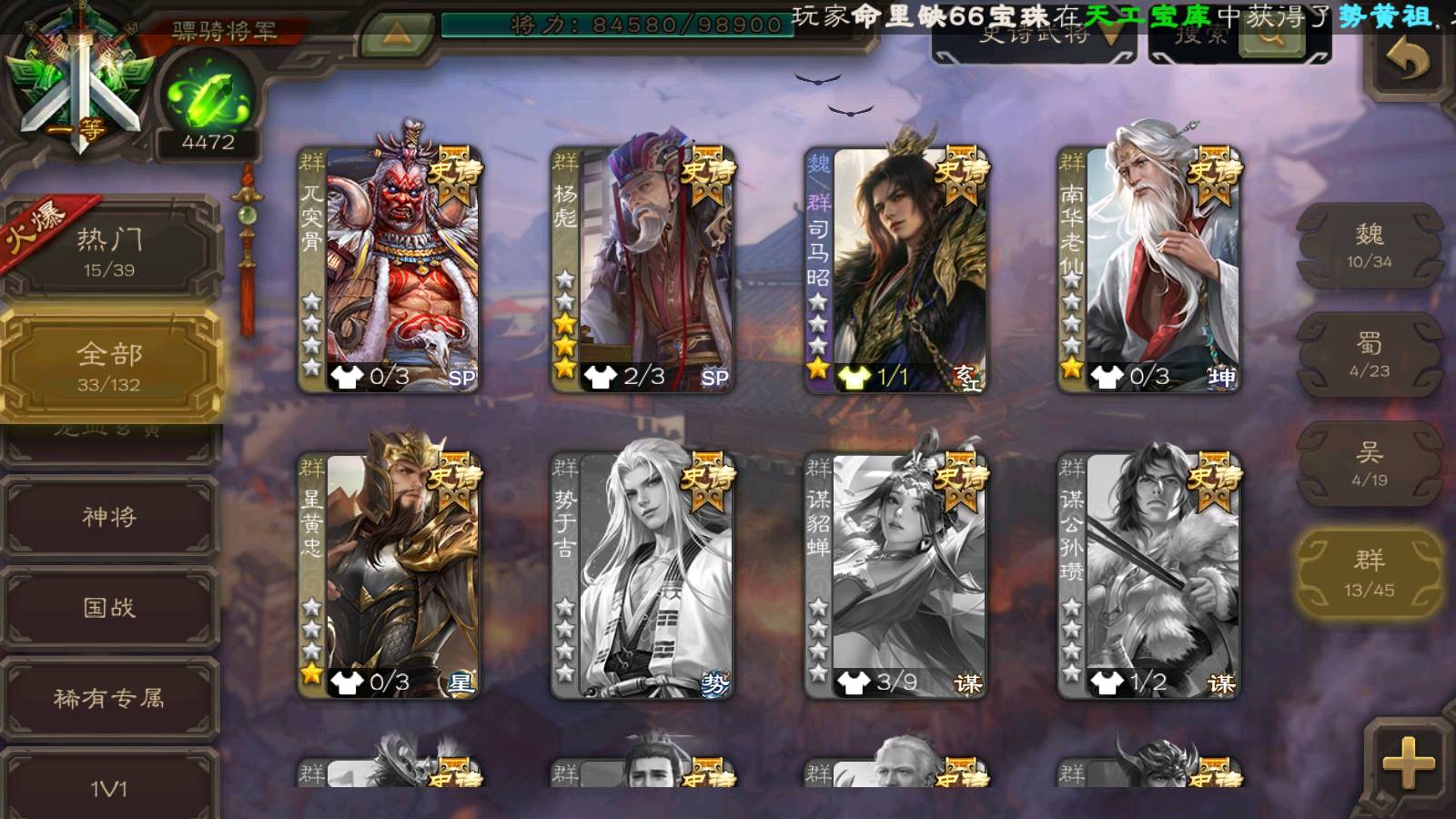Pick the 谋公孙瓒 hero card

click(1149, 576)
